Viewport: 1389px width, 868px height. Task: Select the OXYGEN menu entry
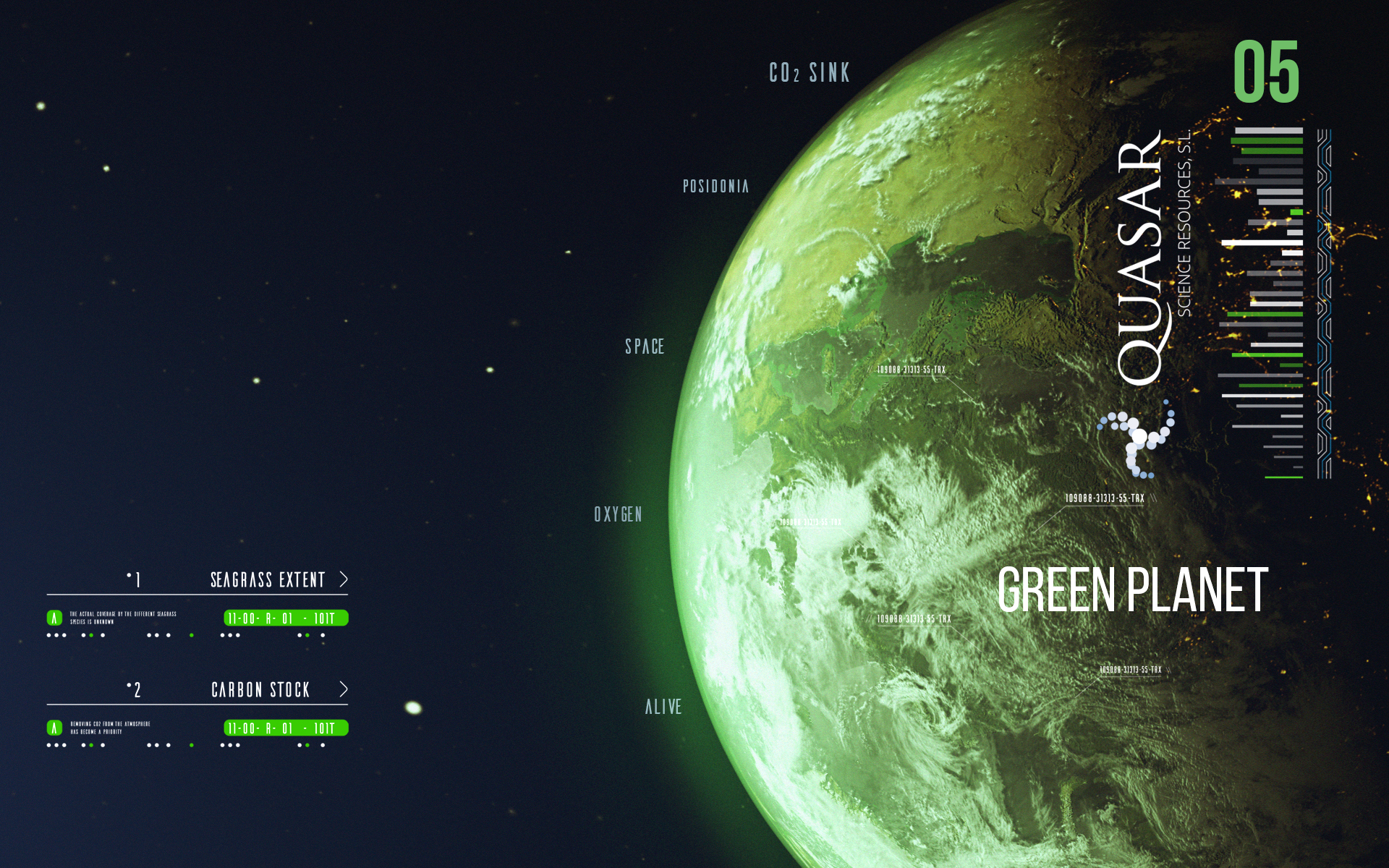click(618, 514)
